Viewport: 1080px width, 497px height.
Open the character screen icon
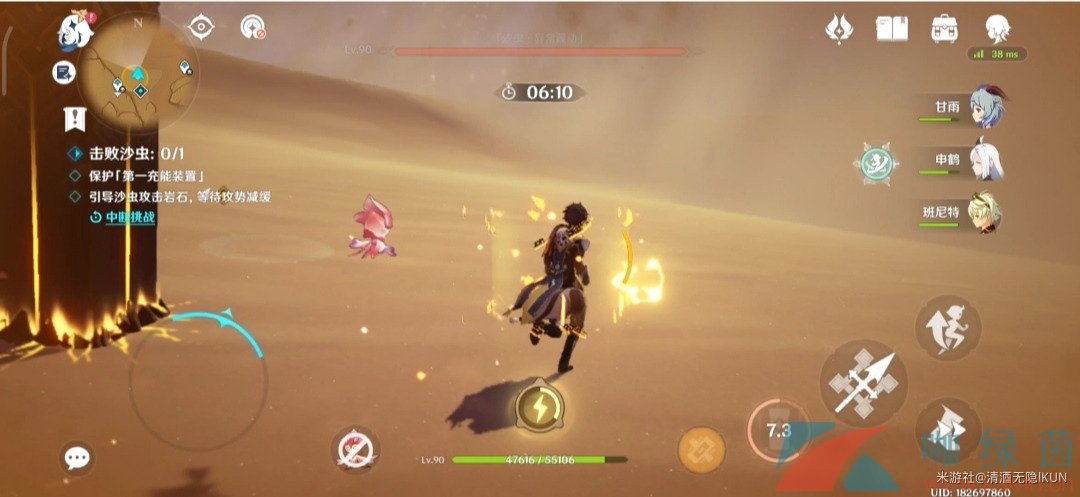(x=995, y=29)
